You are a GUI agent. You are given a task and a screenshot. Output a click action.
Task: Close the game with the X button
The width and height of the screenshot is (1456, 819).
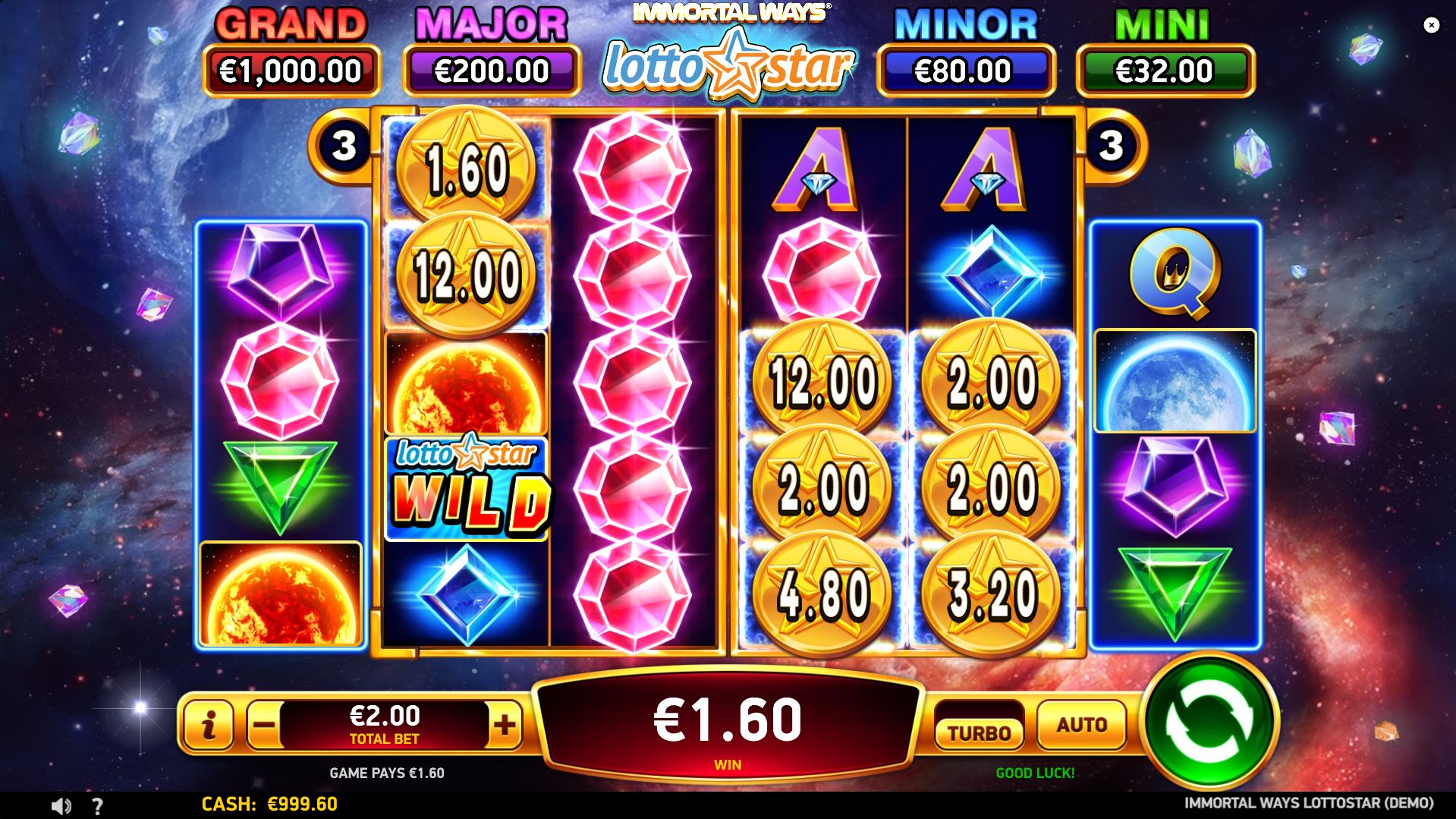(1433, 26)
